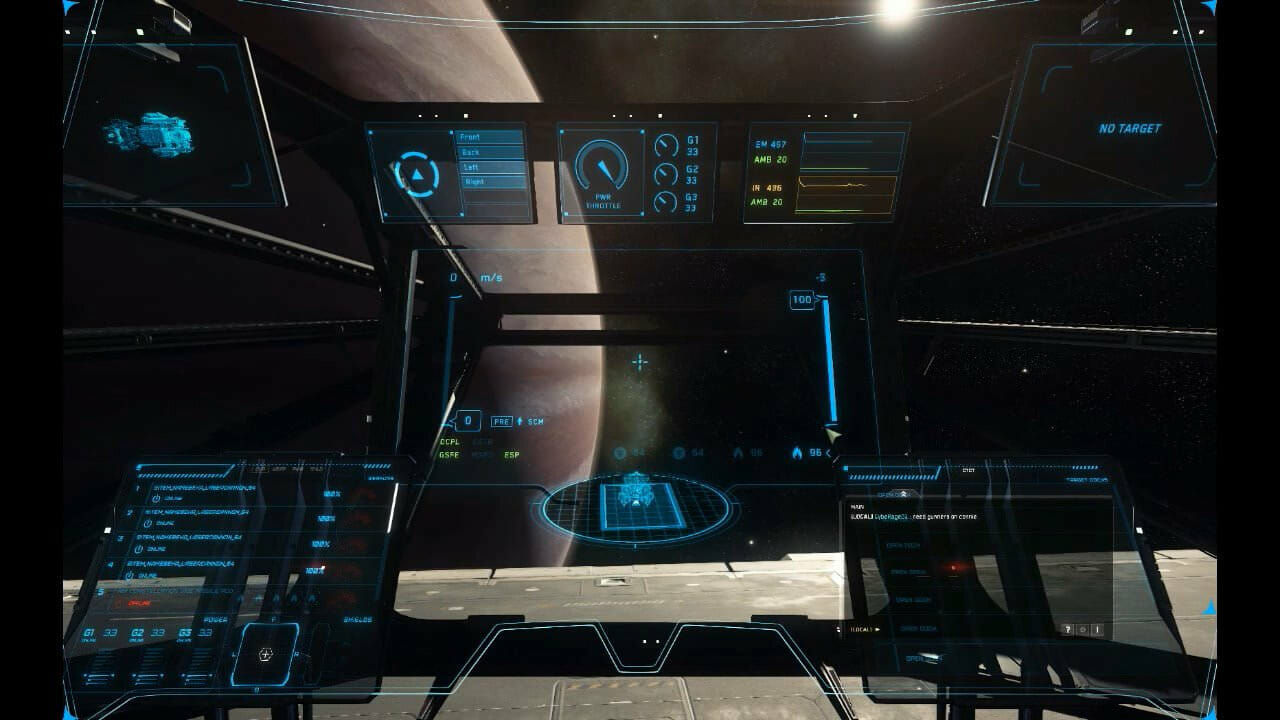Click the PWR Throttle dial

(x=602, y=168)
